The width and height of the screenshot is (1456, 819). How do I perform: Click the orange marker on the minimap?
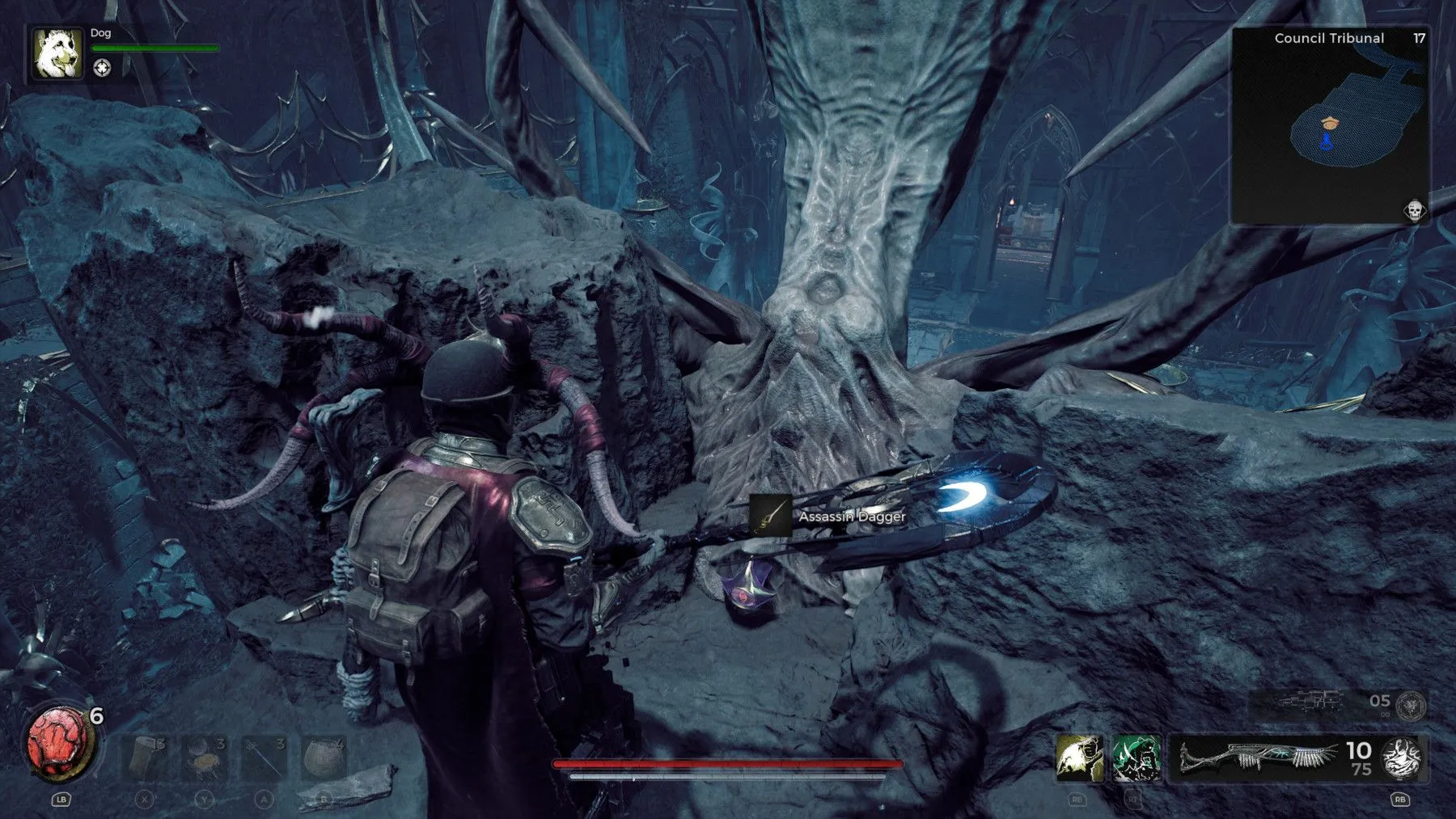[1329, 122]
